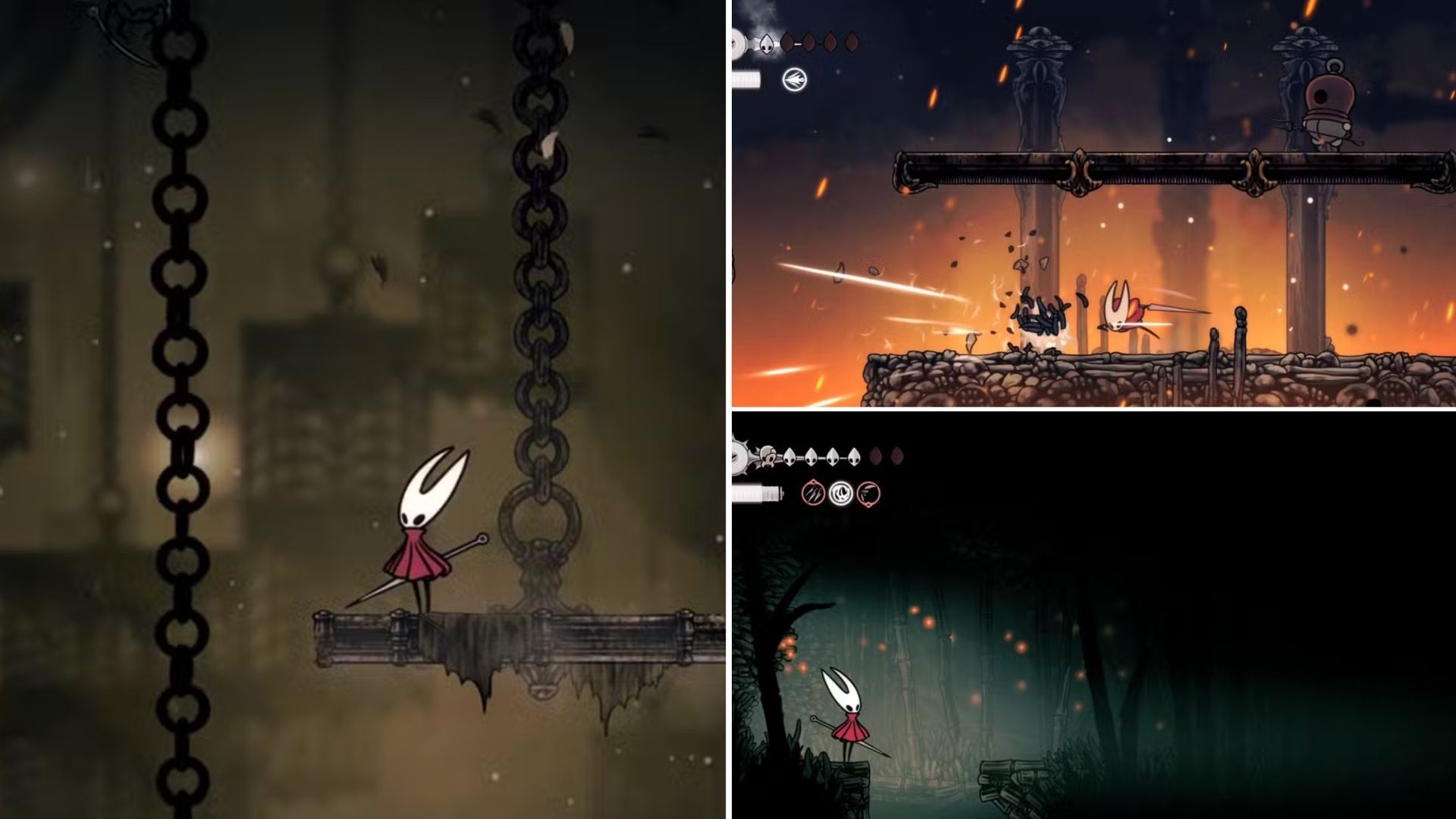This screenshot has width=1456, height=819.
Task: Click the second faded red mask
Action: point(897,457)
